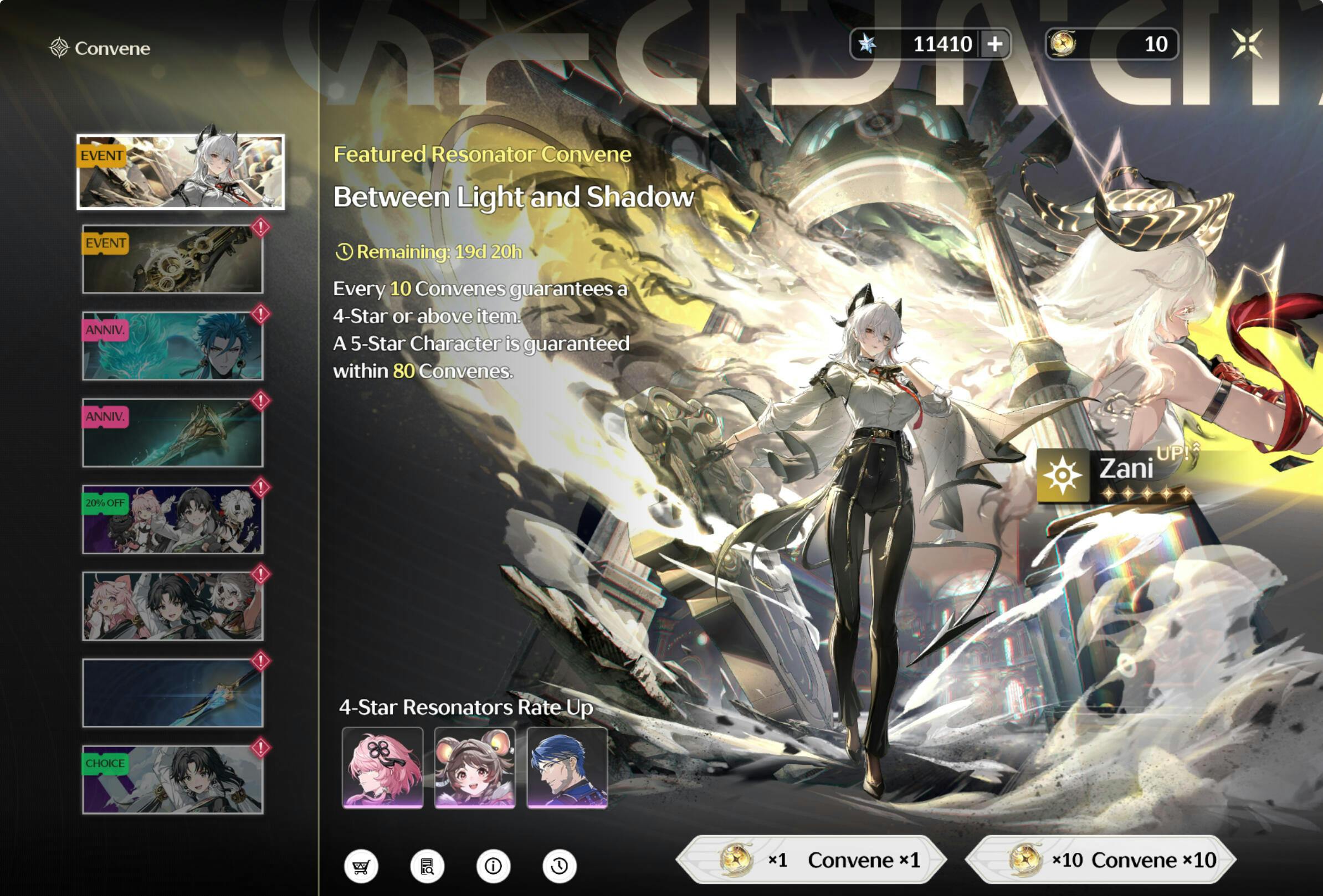1323x896 pixels.
Task: Open the convene details document icon
Action: point(427,867)
